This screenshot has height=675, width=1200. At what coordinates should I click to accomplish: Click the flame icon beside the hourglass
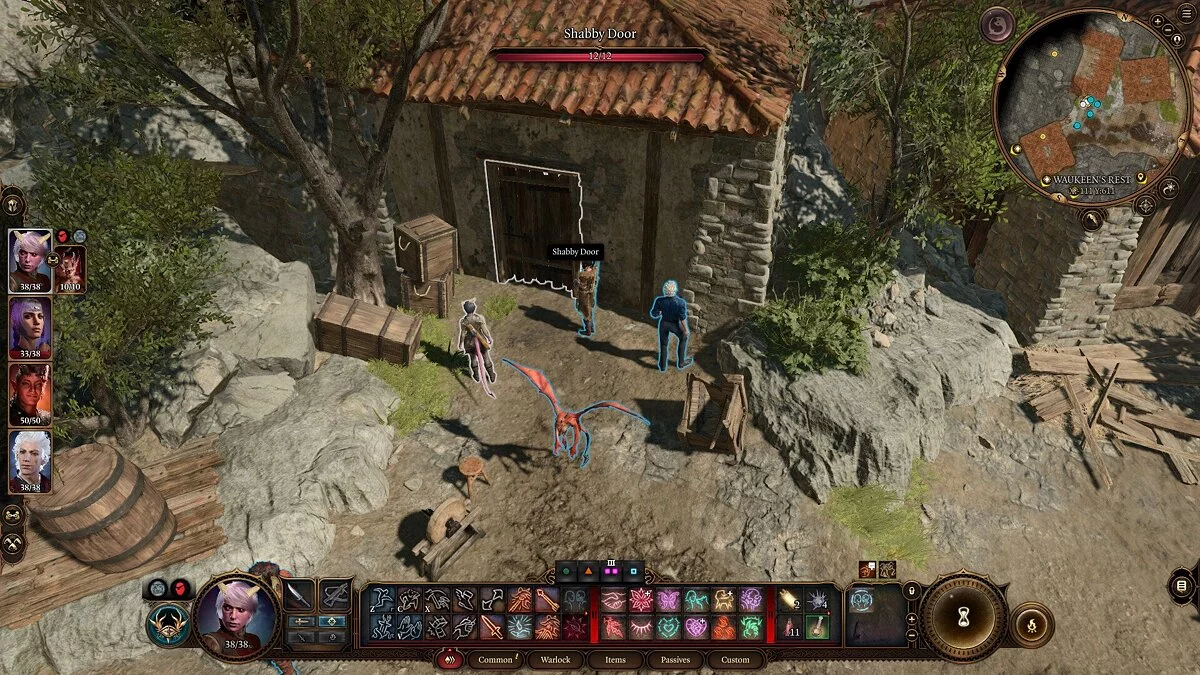(x=1031, y=625)
